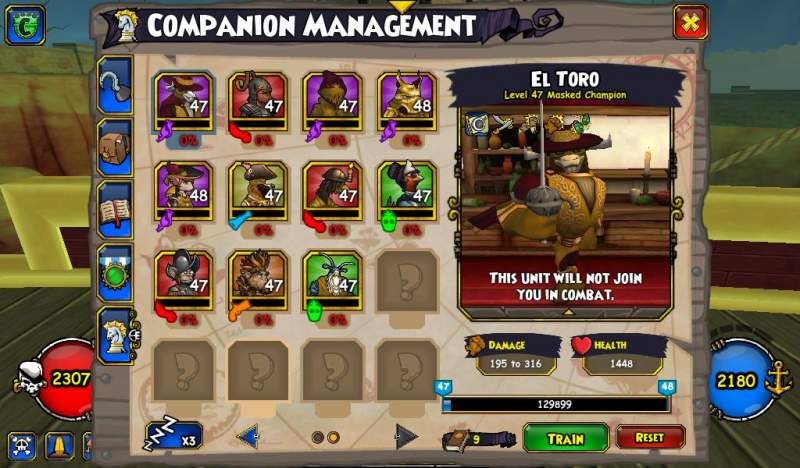Open the hook tab on the sidebar
This screenshot has width=800, height=468.
(x=115, y=87)
